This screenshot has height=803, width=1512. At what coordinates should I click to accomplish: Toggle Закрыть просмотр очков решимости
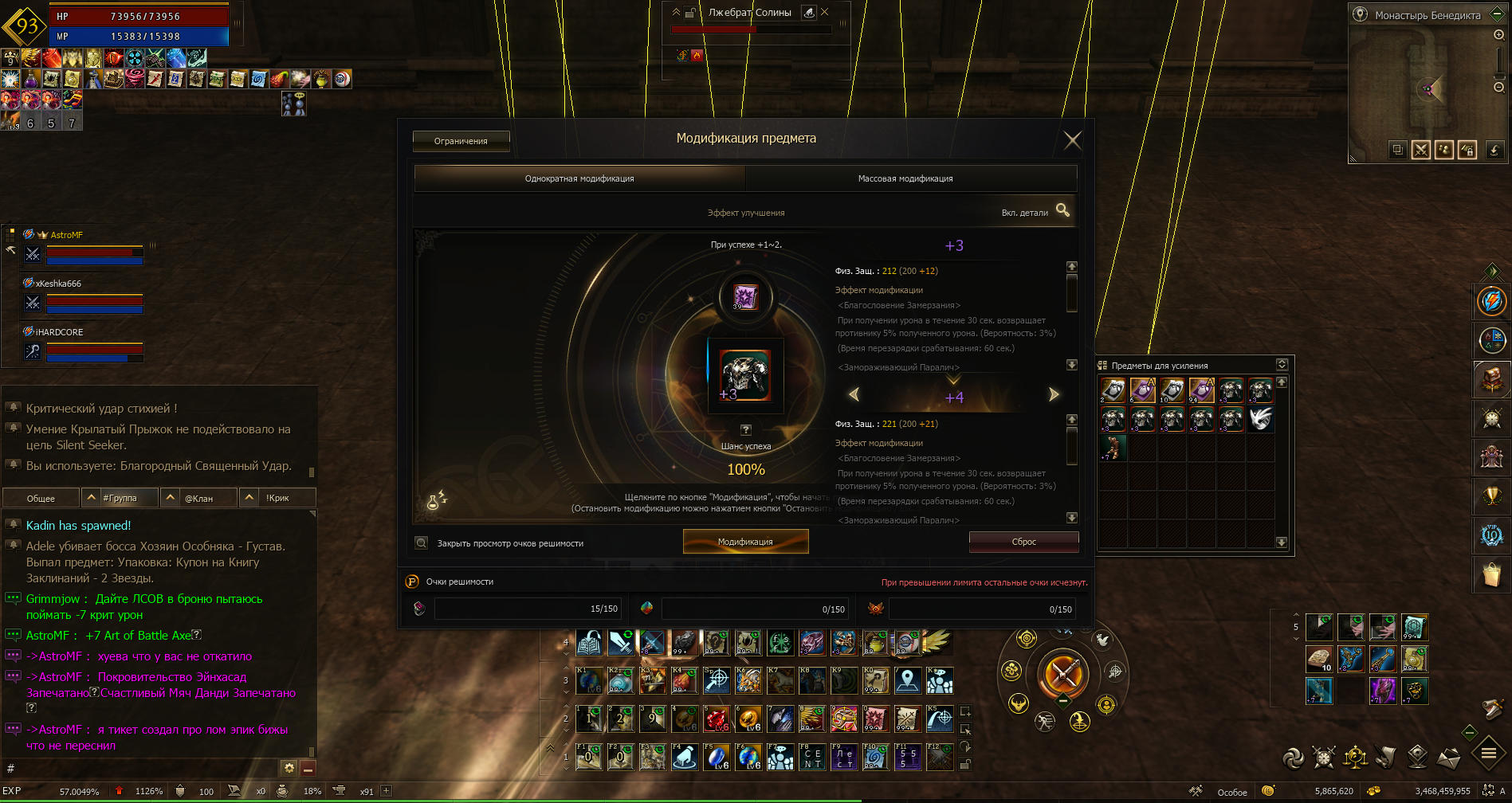click(422, 543)
